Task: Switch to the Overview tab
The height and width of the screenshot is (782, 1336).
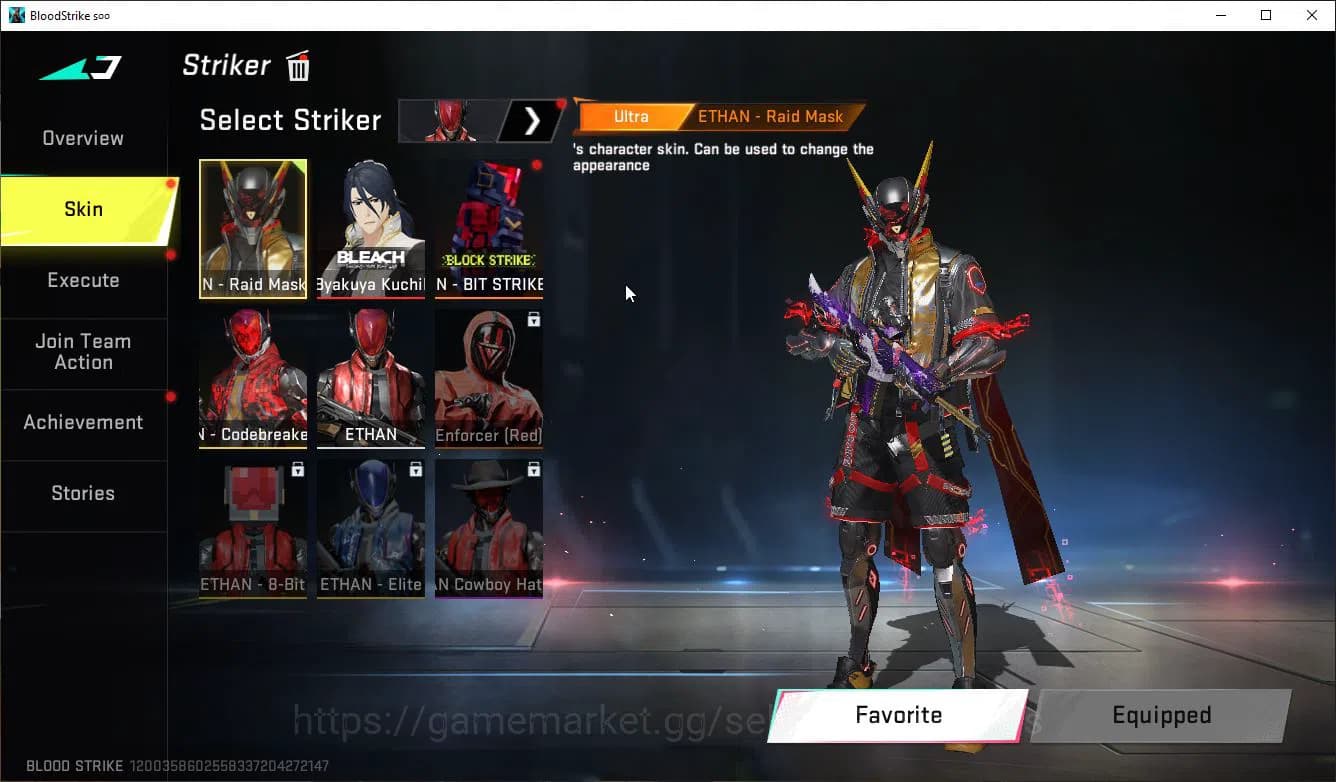Action: click(82, 138)
